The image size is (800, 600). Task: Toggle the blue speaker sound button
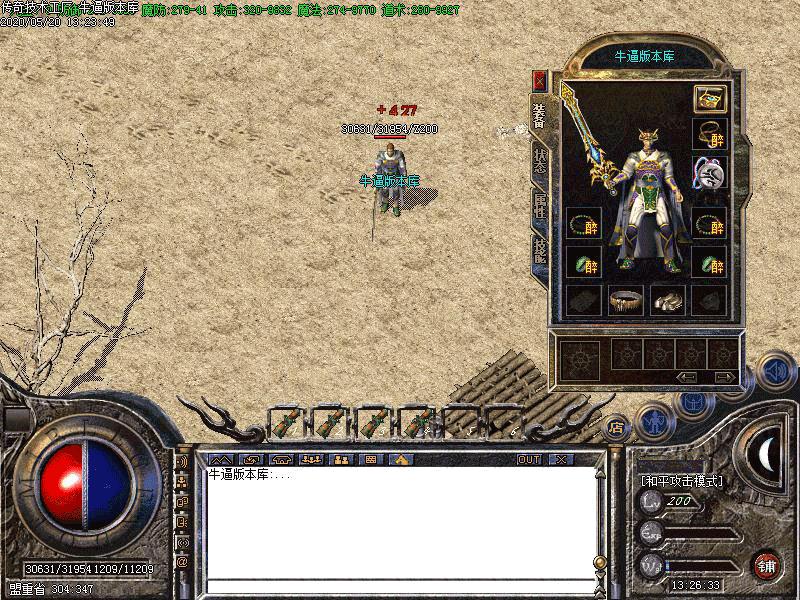pyautogui.click(x=774, y=370)
